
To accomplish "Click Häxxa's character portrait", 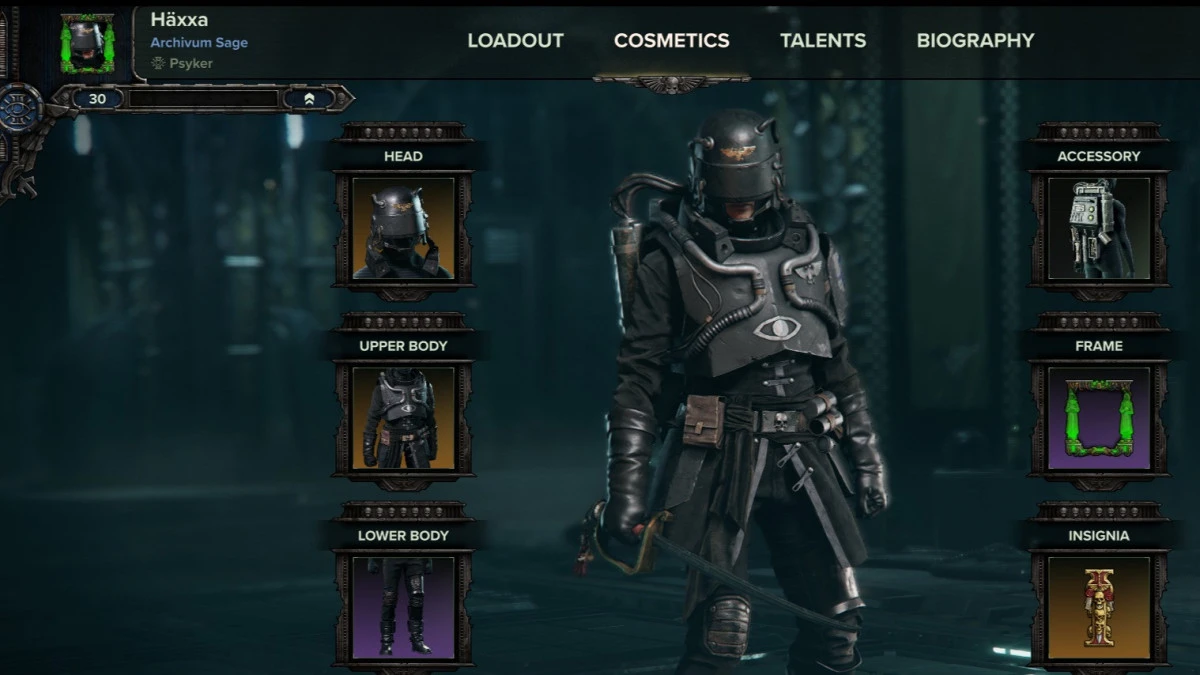I will pos(88,43).
